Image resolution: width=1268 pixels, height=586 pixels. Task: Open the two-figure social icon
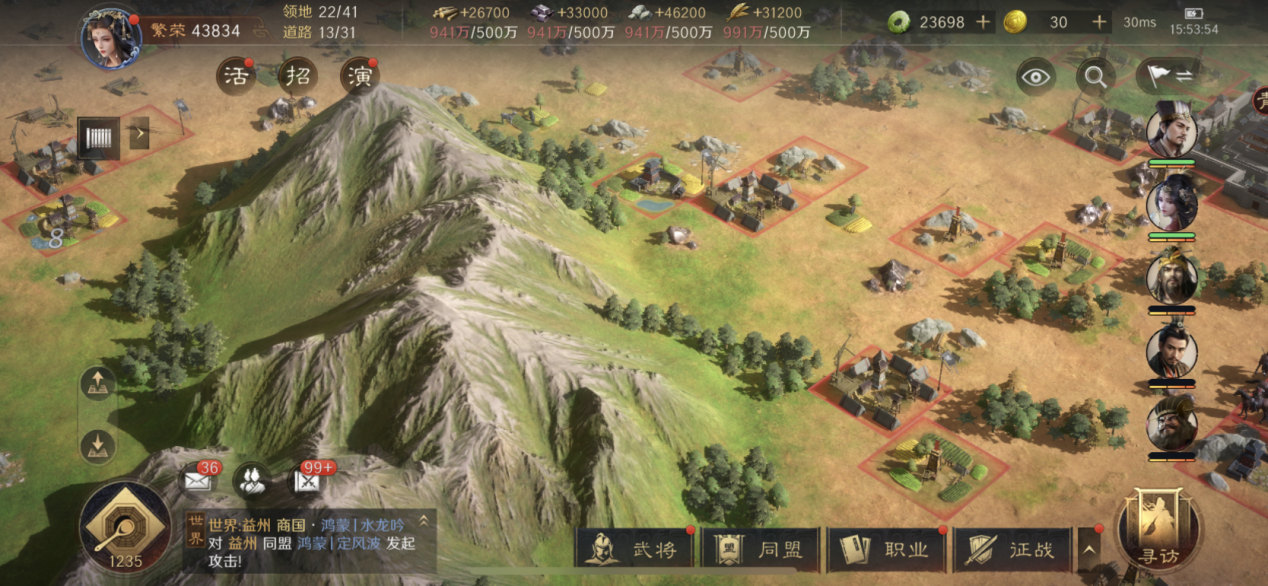pyautogui.click(x=251, y=481)
